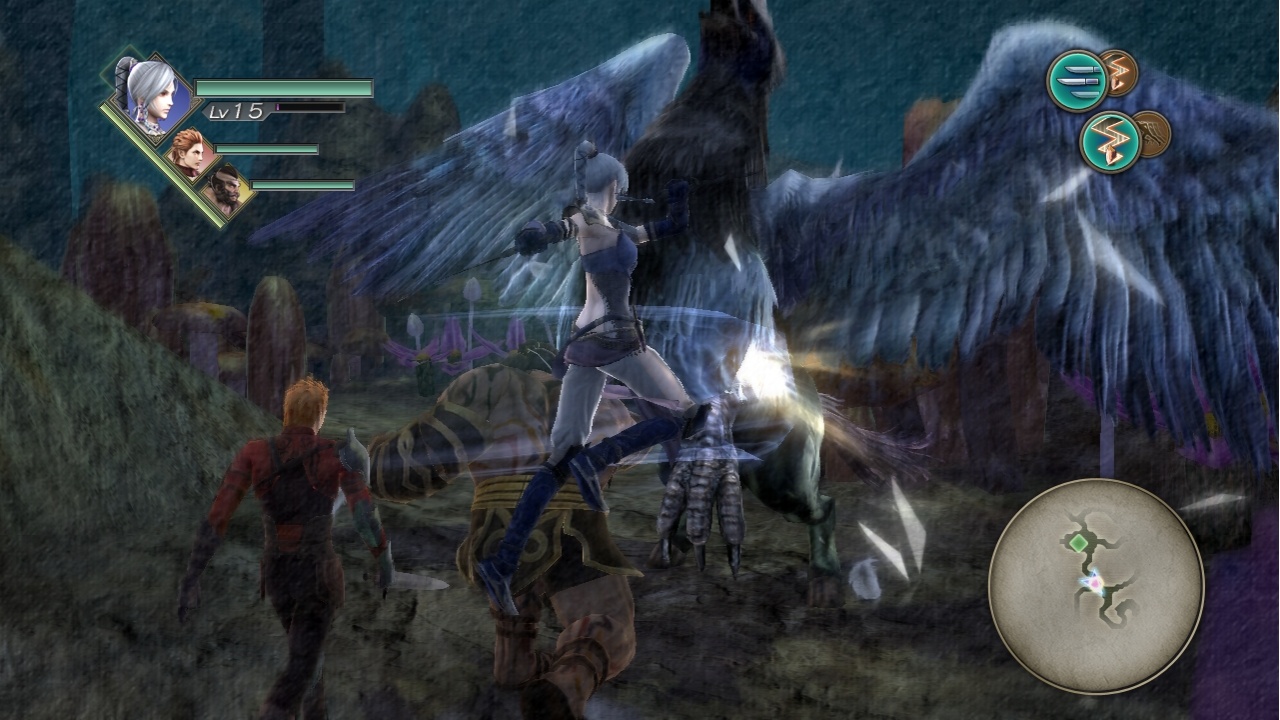Switch to the orange-haired male character portrait
The height and width of the screenshot is (720, 1280).
tap(193, 153)
